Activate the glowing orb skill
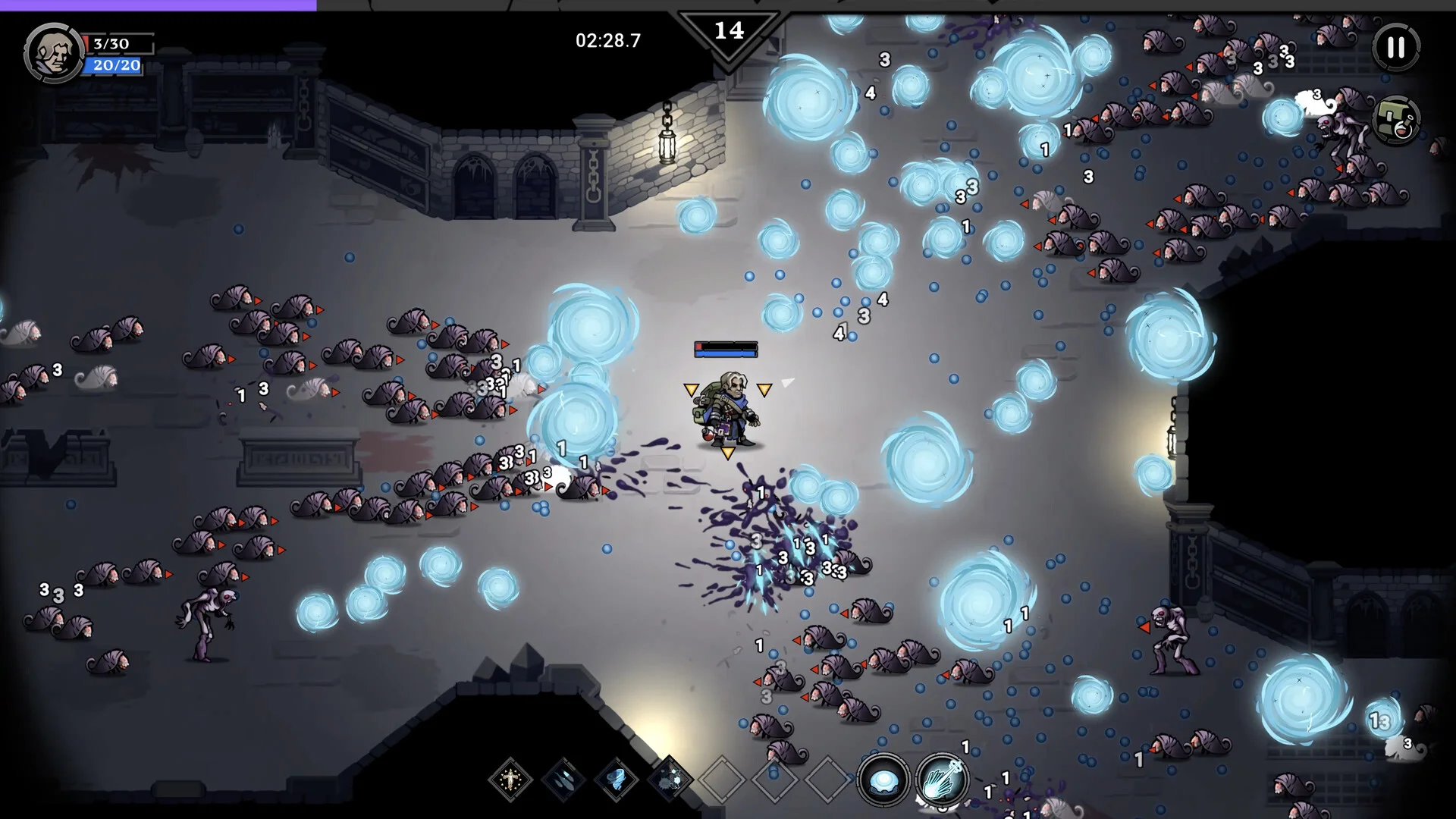 coord(884,780)
